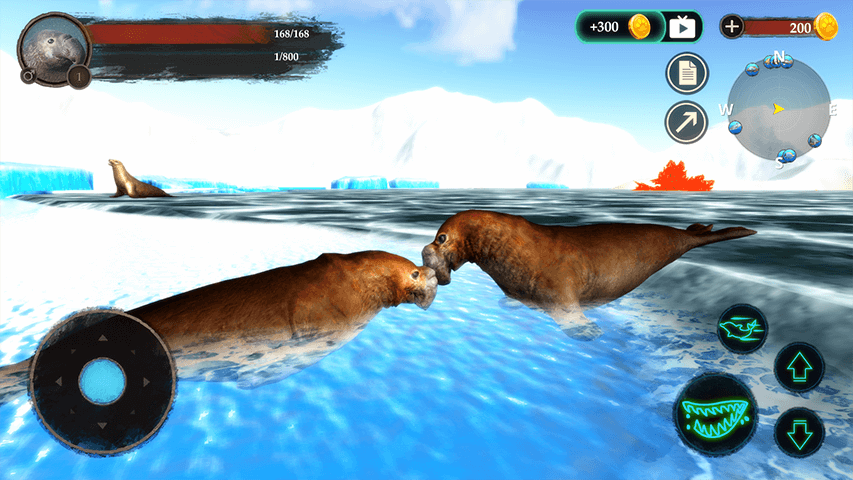This screenshot has height=480, width=853.
Task: Attack with the bite teeth button
Action: click(715, 413)
